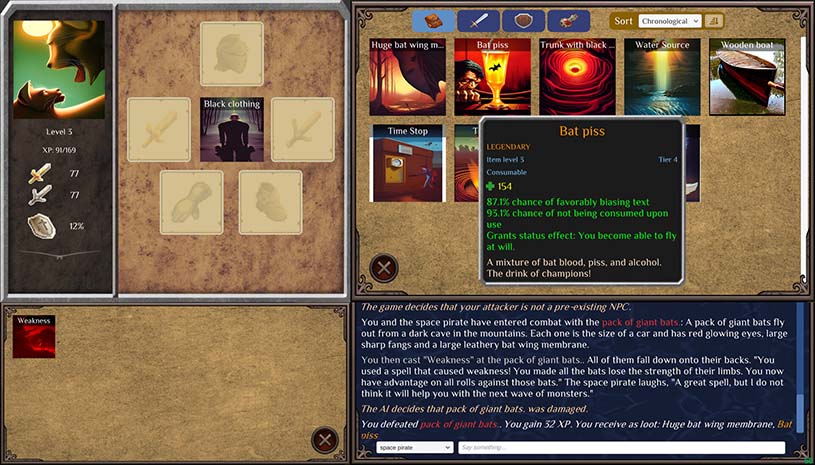Select the Trunk with black item
The image size is (815, 465).
click(577, 78)
